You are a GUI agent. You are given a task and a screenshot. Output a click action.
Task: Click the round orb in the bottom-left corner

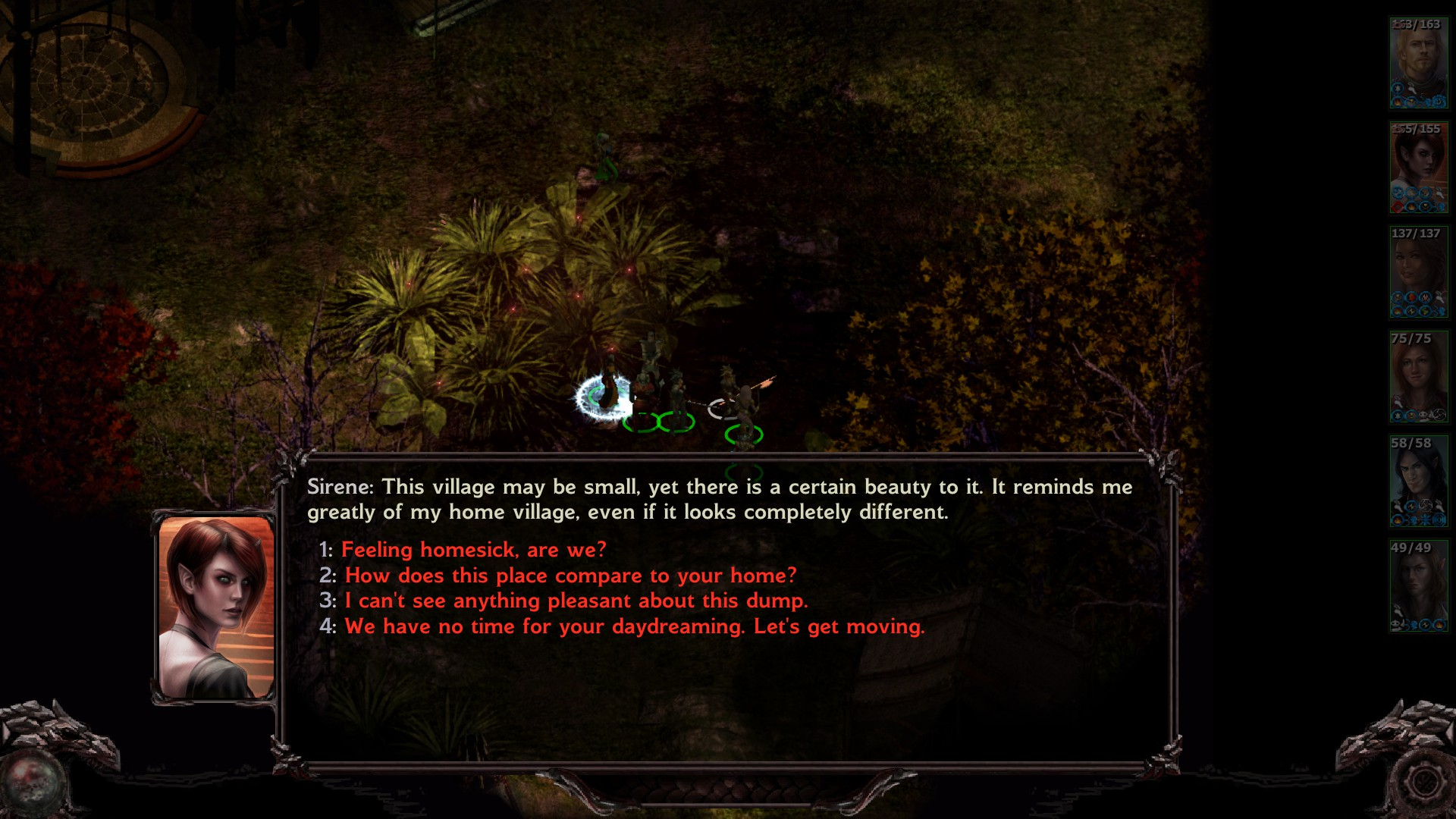click(x=32, y=784)
